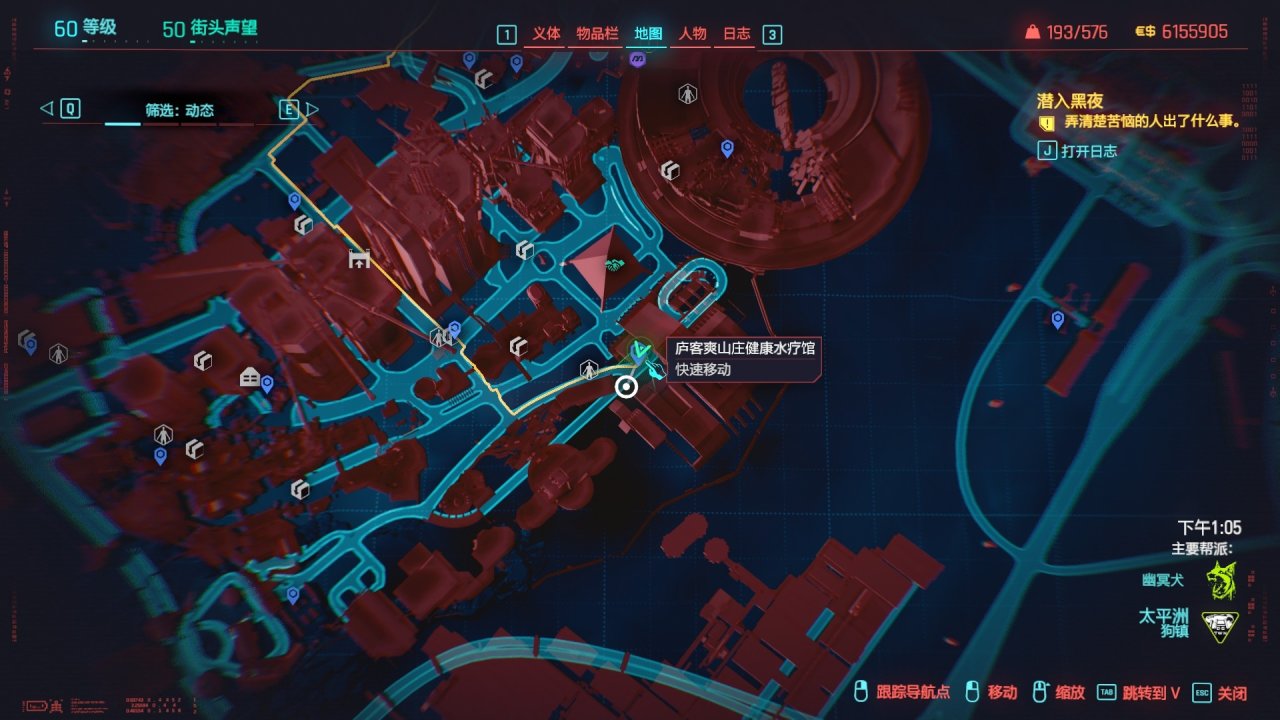Click 打开日志 to open the journal
Screen dimensions: 1280x720
point(1089,151)
